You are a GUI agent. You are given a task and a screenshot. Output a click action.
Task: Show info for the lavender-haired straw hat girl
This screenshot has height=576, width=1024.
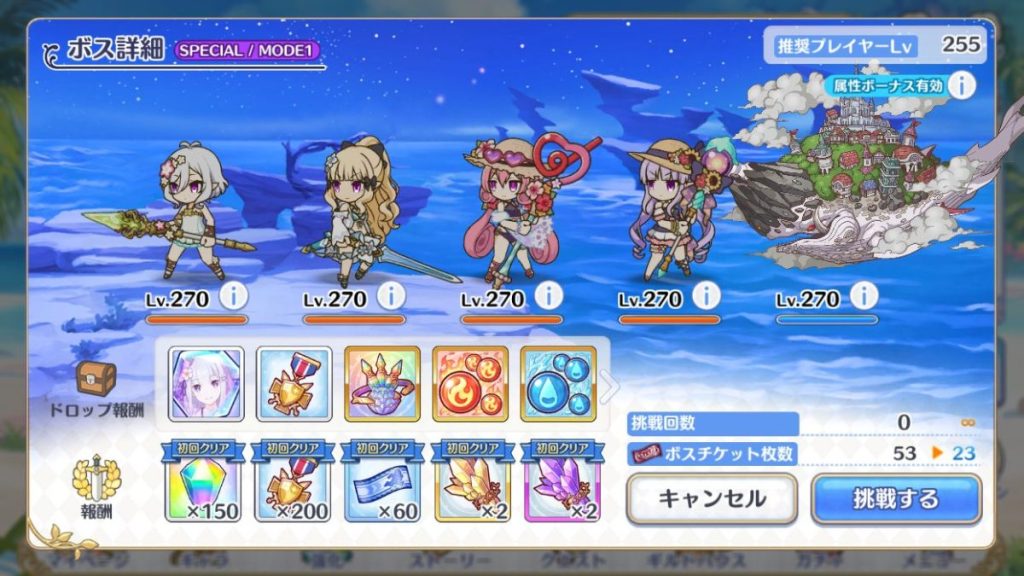(706, 296)
